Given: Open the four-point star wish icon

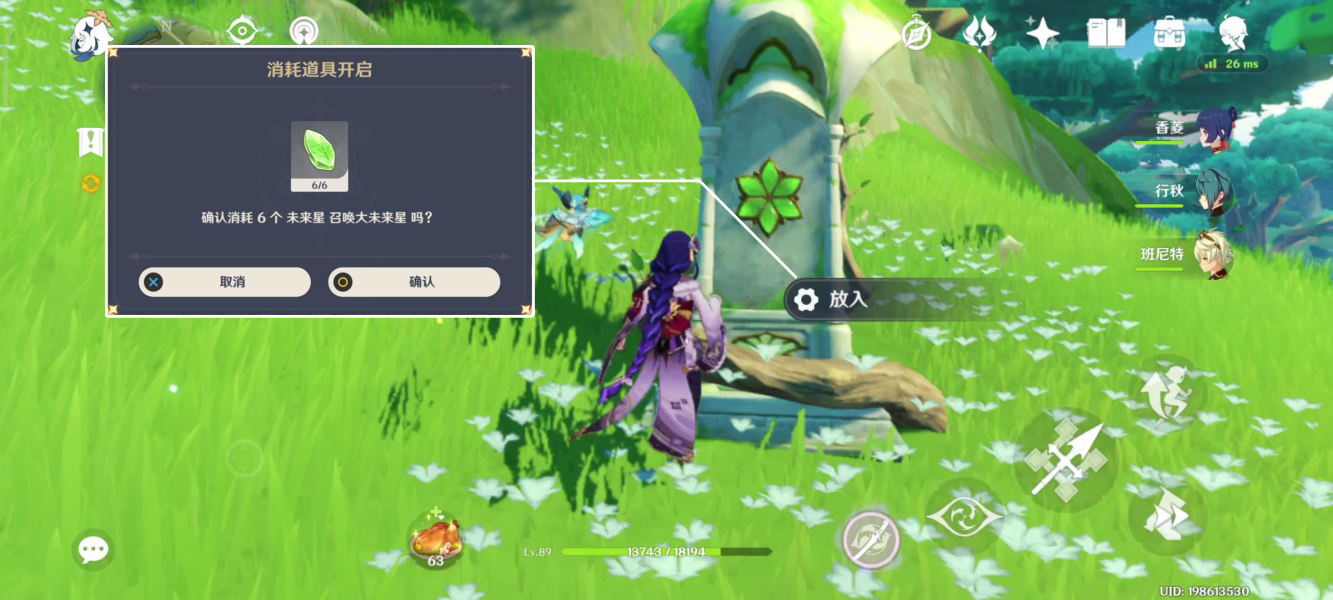Looking at the screenshot, I should [1042, 34].
